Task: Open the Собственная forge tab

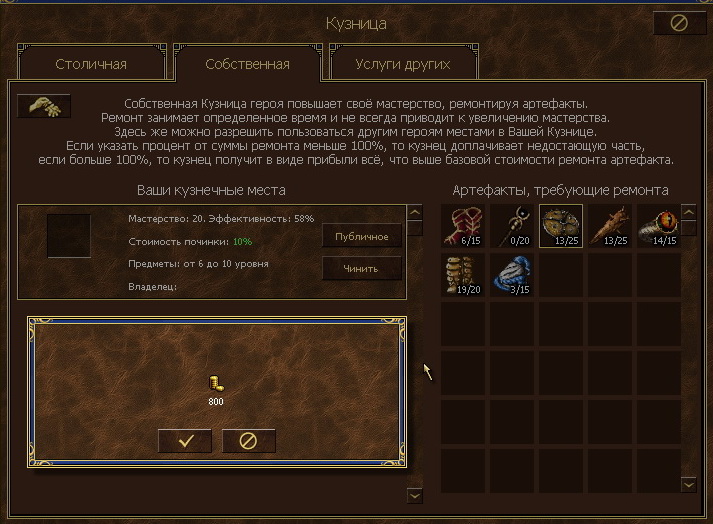Action: pyautogui.click(x=247, y=65)
